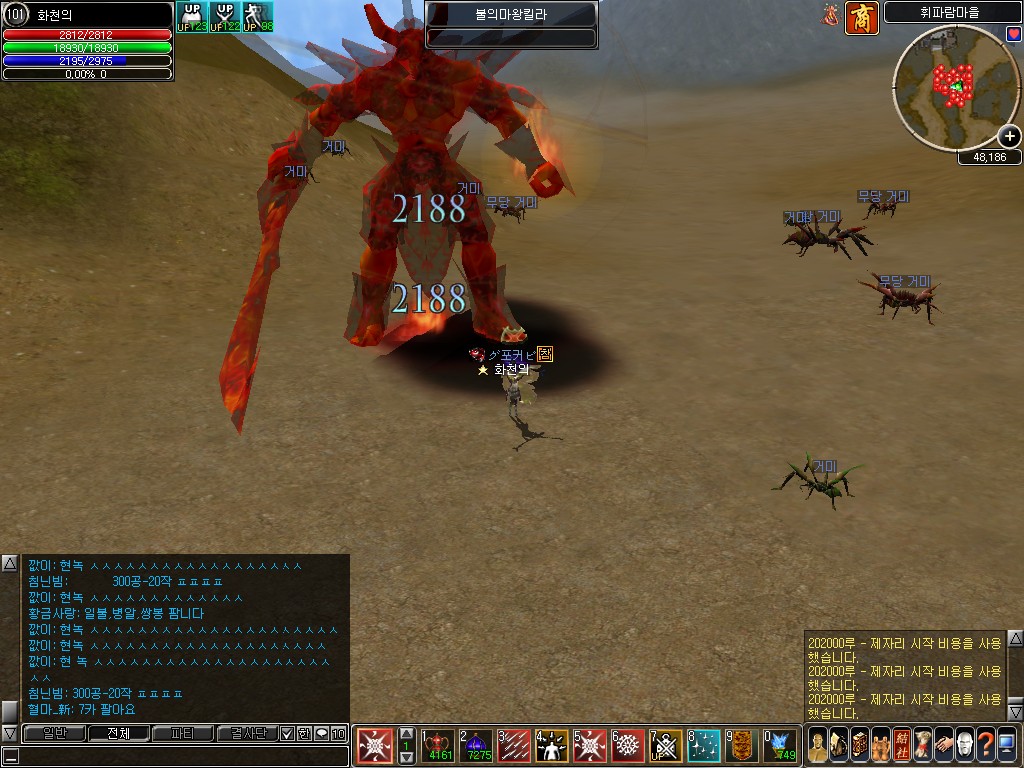This screenshot has width=1024, height=768.
Task: Click the chat text input field
Action: coord(180,756)
